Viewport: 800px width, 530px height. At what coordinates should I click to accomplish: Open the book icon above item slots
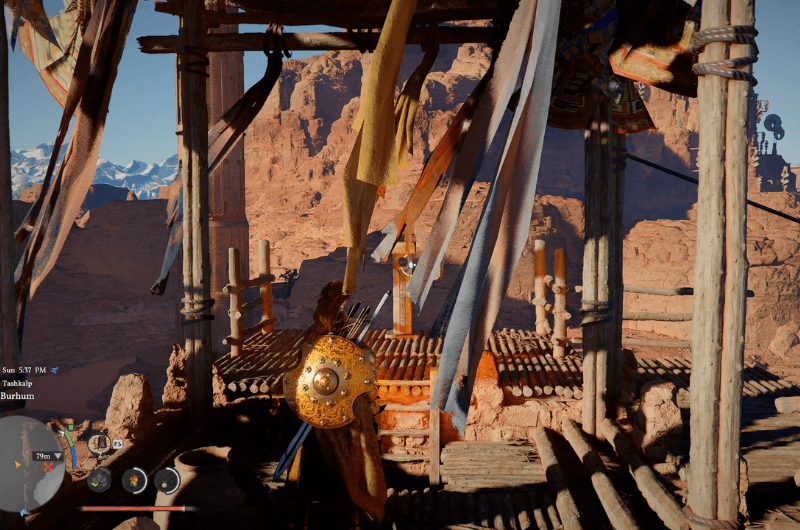tap(98, 441)
